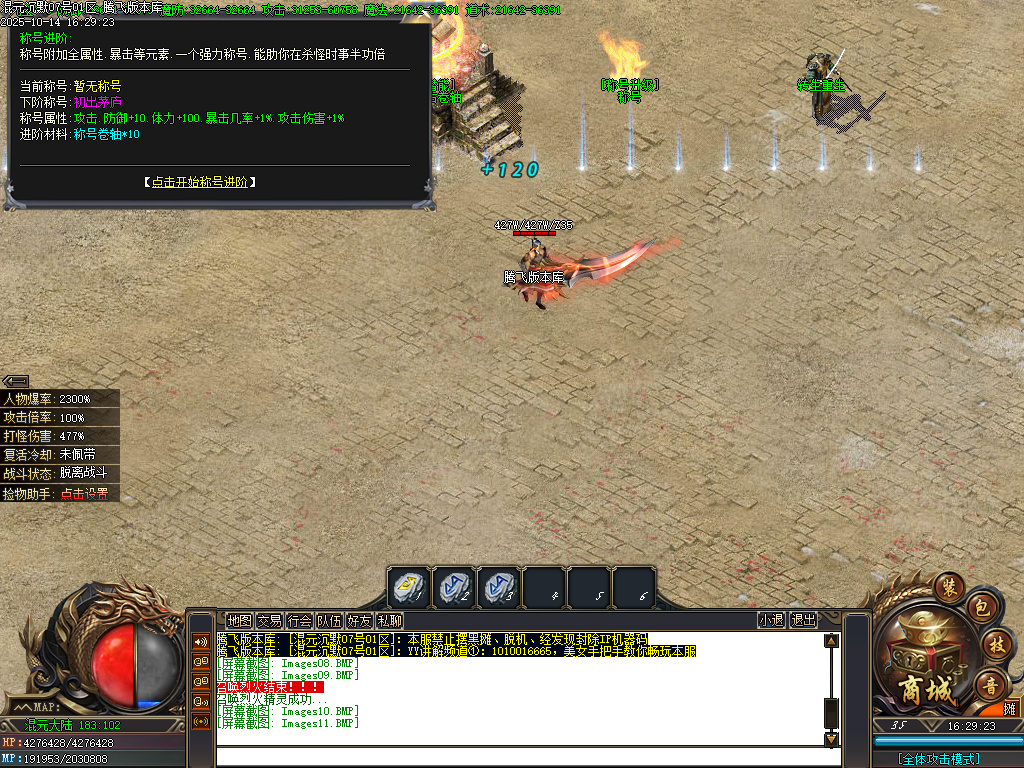Click the 退出 exit button
Image resolution: width=1024 pixels, height=768 pixels.
(x=803, y=620)
